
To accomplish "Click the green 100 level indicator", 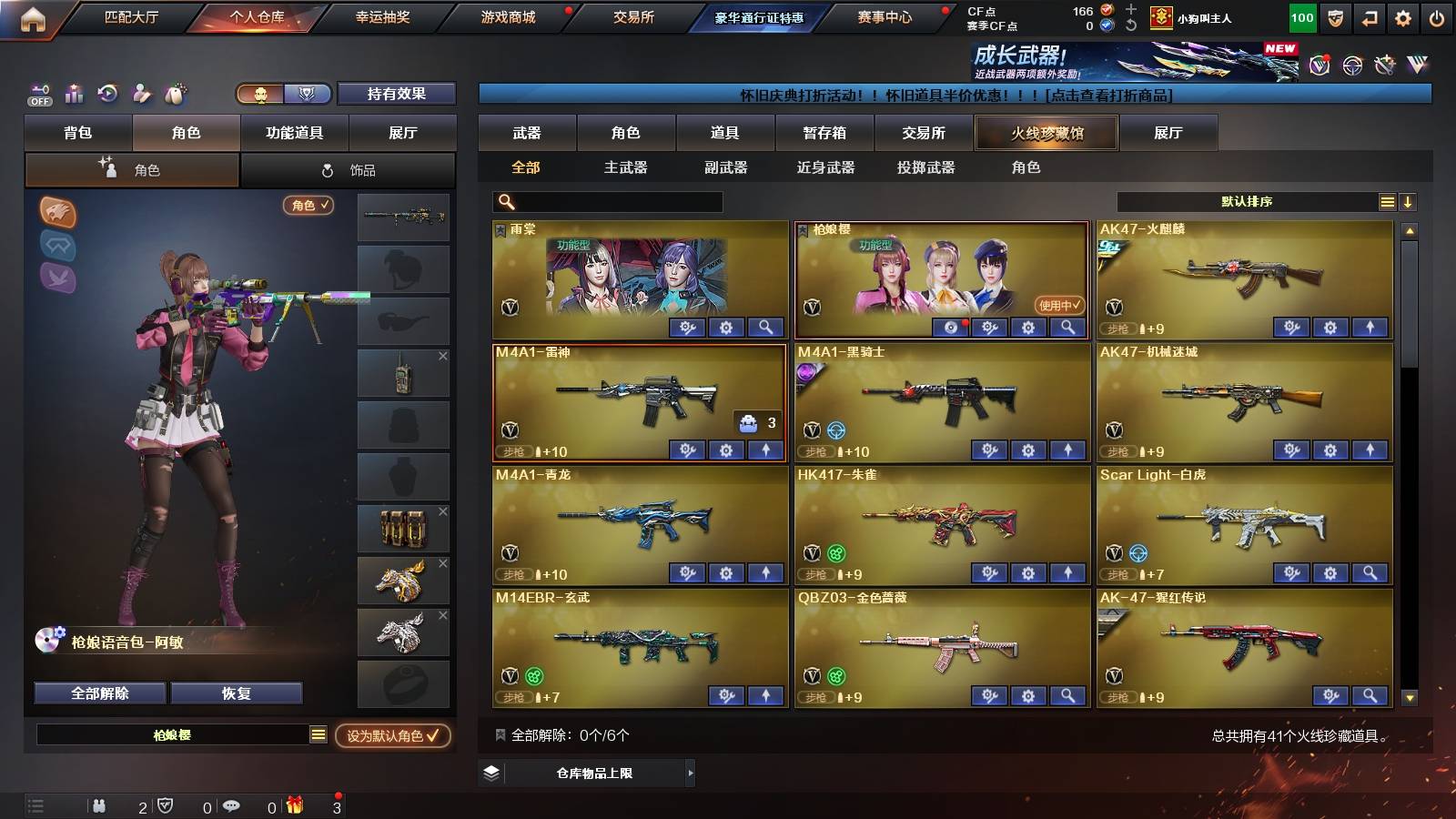I will (x=1301, y=16).
